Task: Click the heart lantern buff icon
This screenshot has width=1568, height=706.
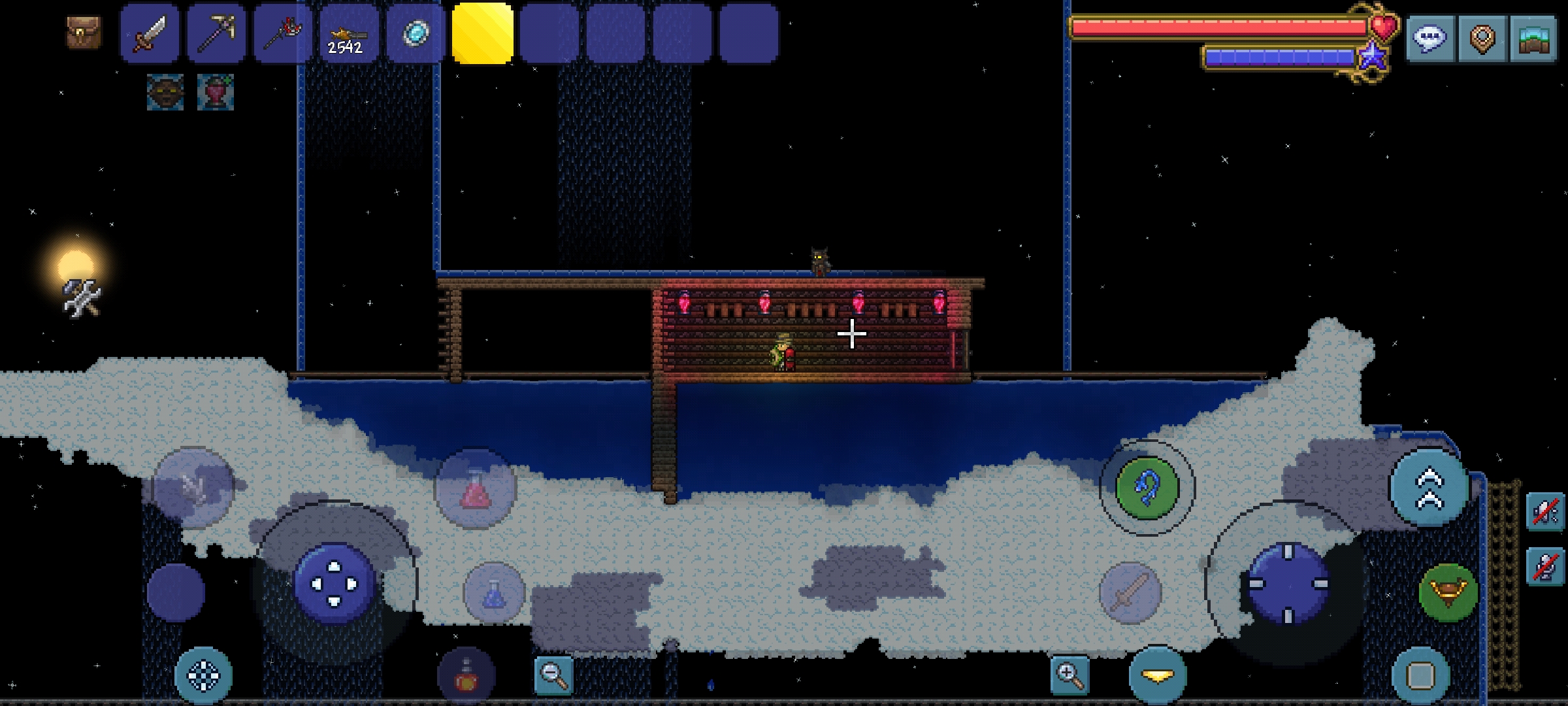Action: [x=216, y=92]
